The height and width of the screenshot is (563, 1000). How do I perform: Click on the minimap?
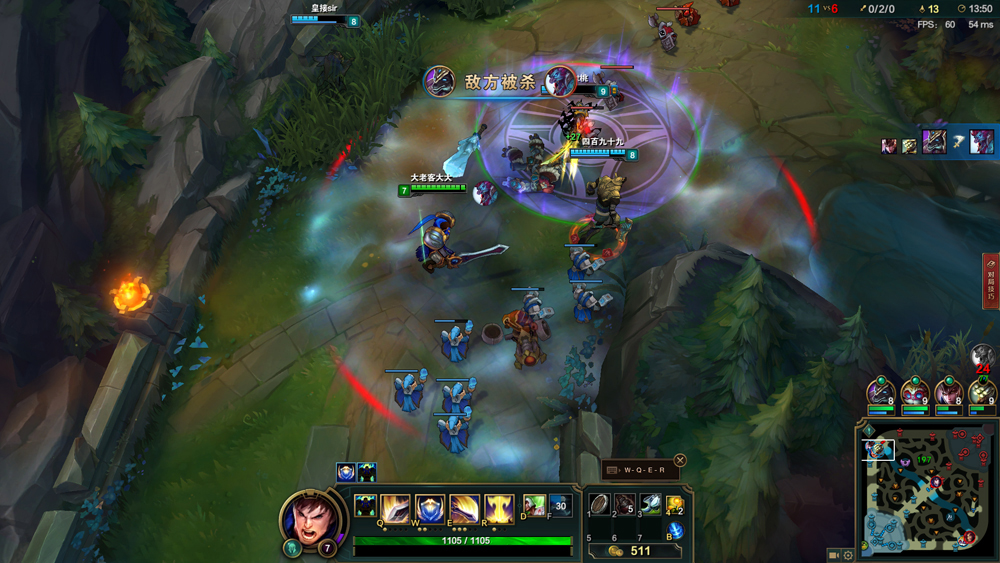click(925, 490)
